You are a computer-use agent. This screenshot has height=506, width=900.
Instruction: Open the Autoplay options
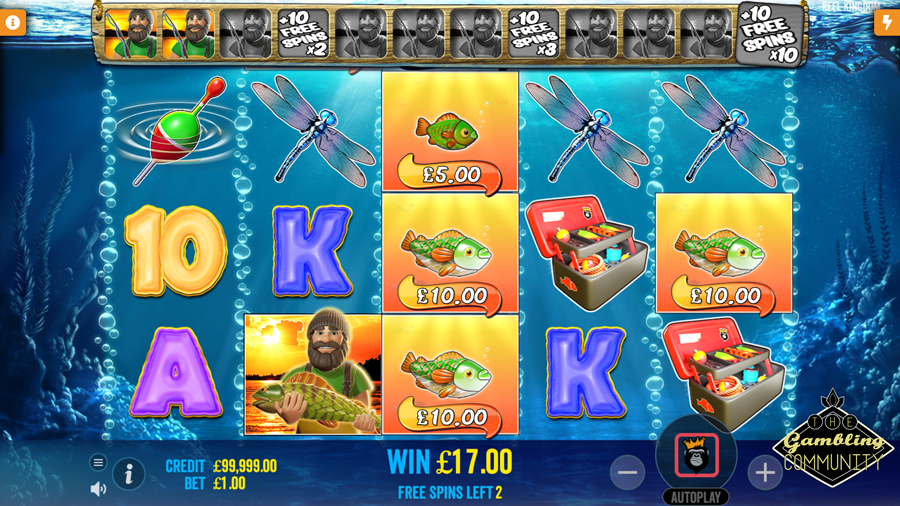[x=696, y=497]
